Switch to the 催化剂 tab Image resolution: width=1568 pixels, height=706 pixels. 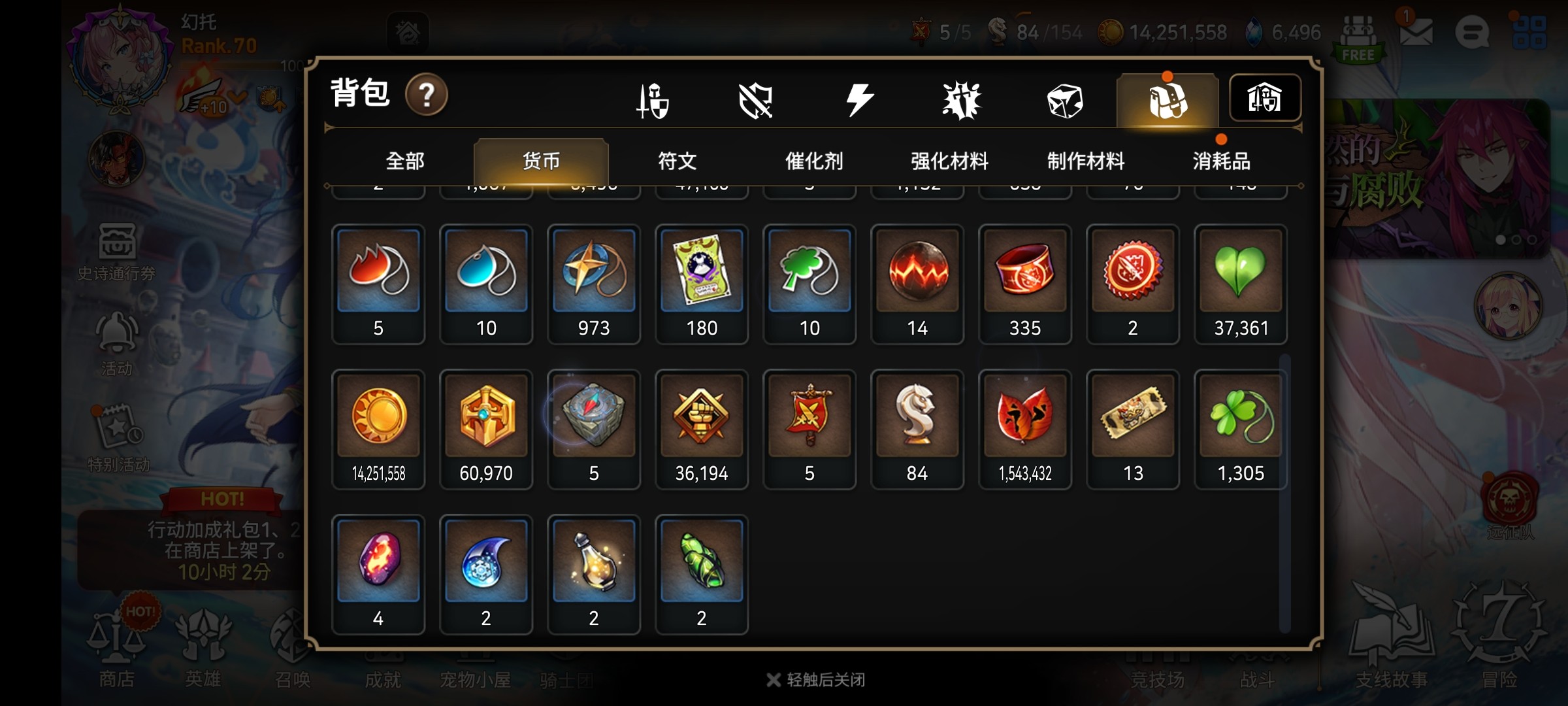(813, 161)
